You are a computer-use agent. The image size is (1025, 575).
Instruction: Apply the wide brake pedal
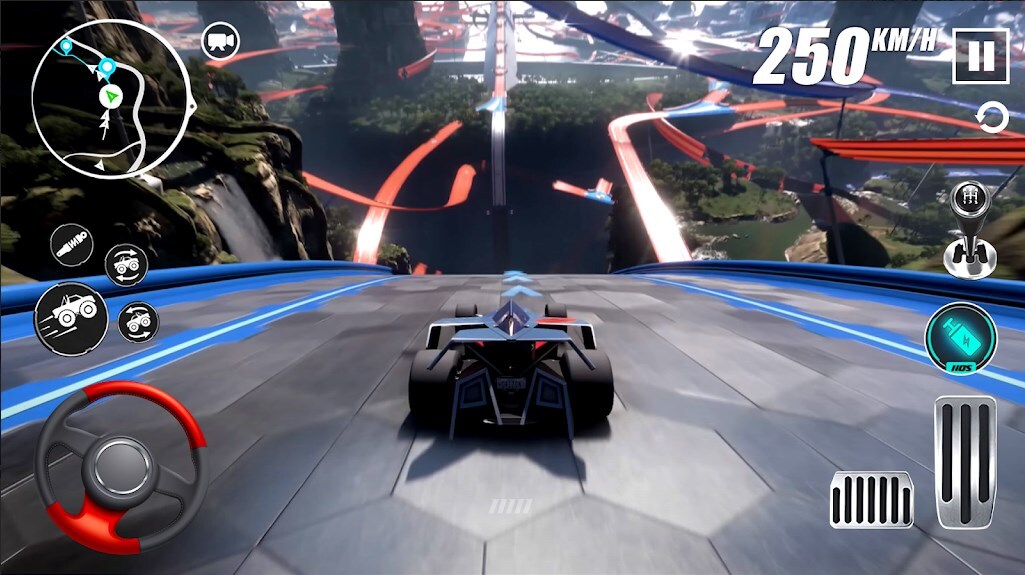point(871,499)
